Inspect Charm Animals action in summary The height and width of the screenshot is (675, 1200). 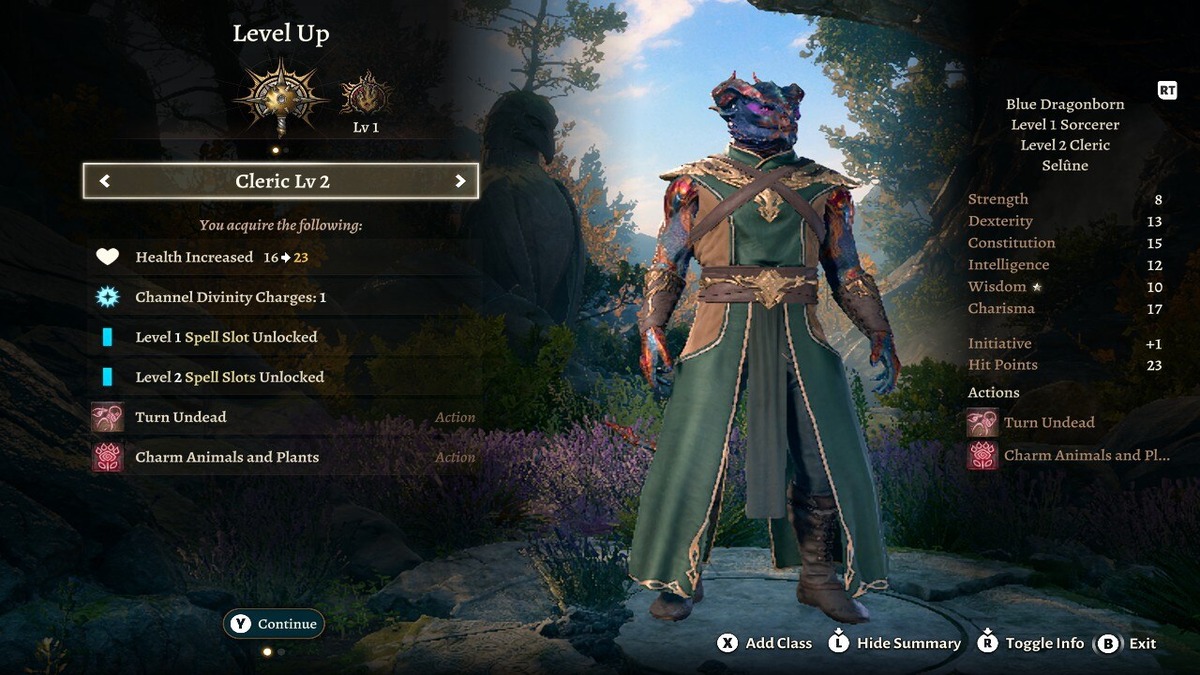click(x=1070, y=455)
